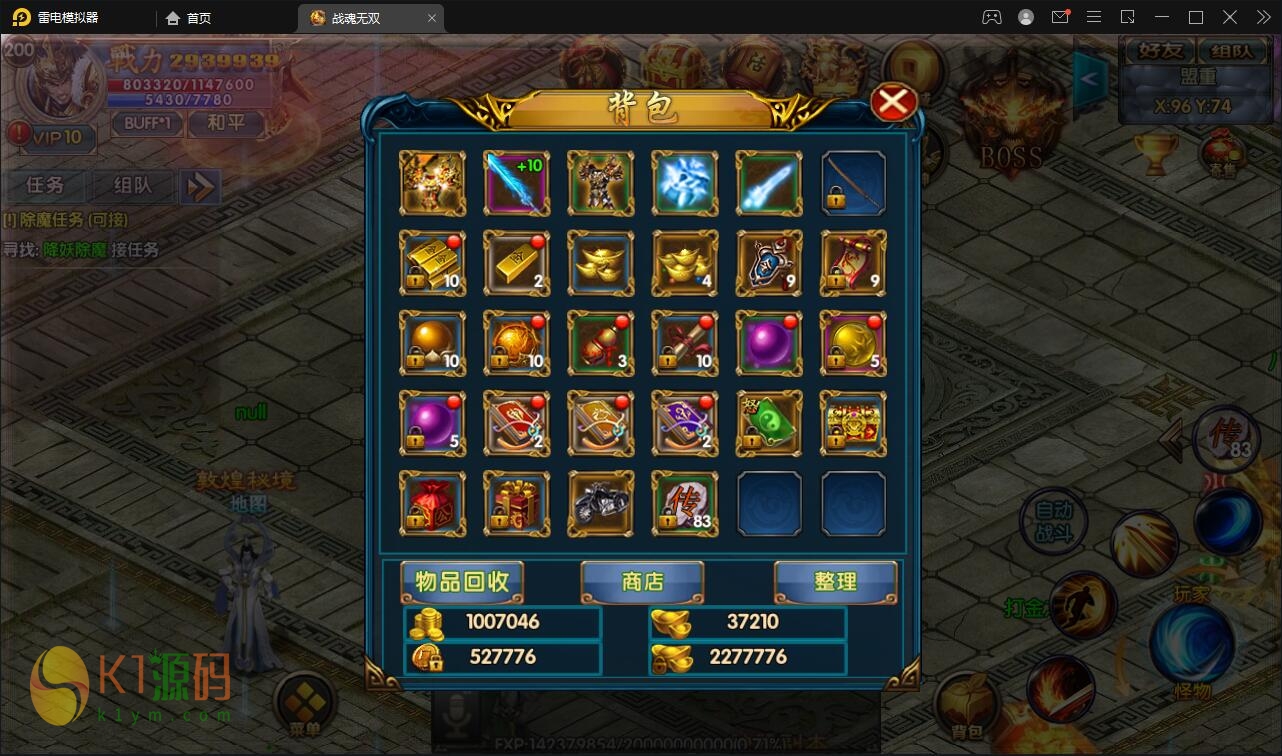Open the 好友 friends list

1160,51
